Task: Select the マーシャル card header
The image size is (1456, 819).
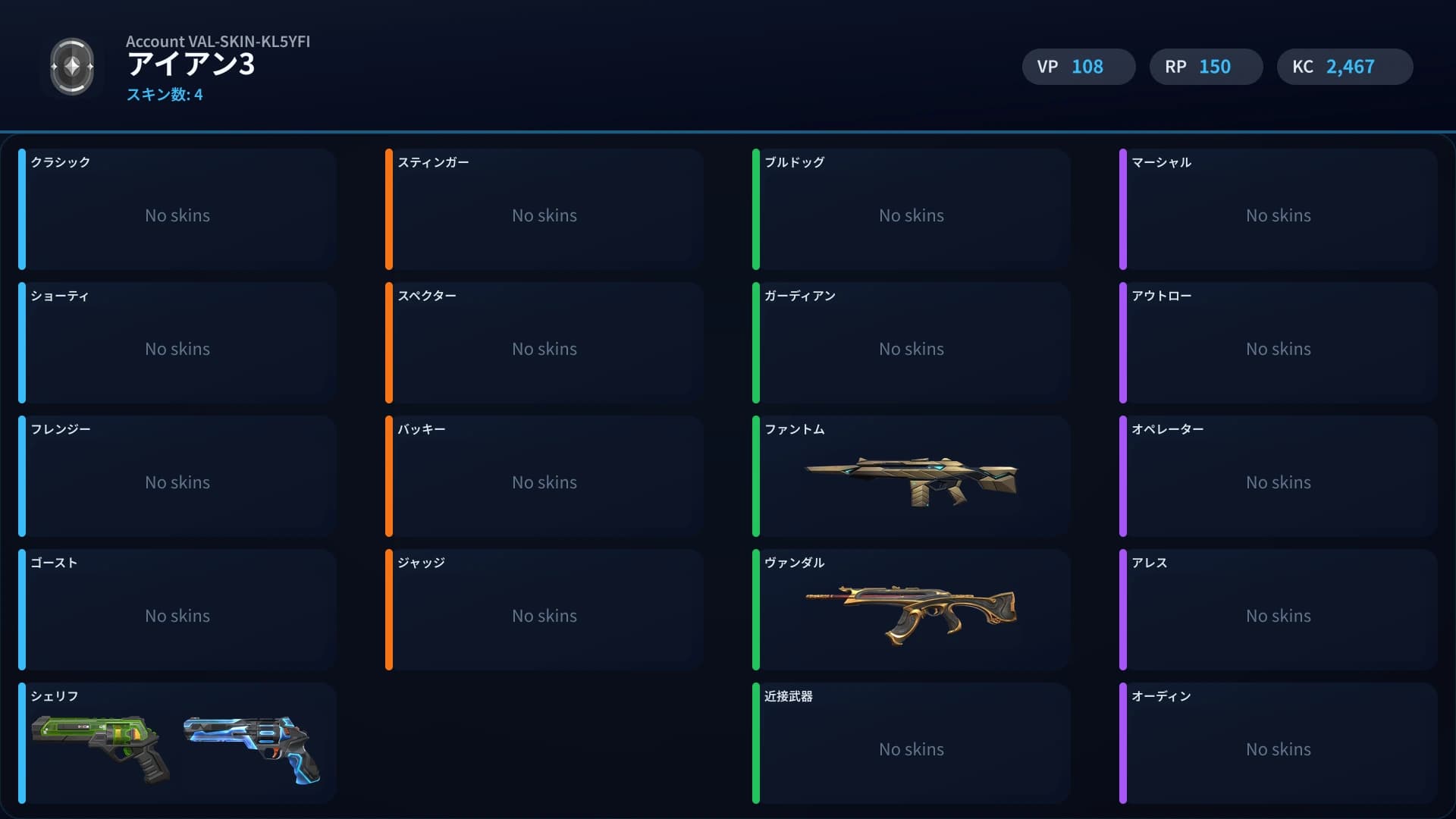Action: coord(1160,162)
